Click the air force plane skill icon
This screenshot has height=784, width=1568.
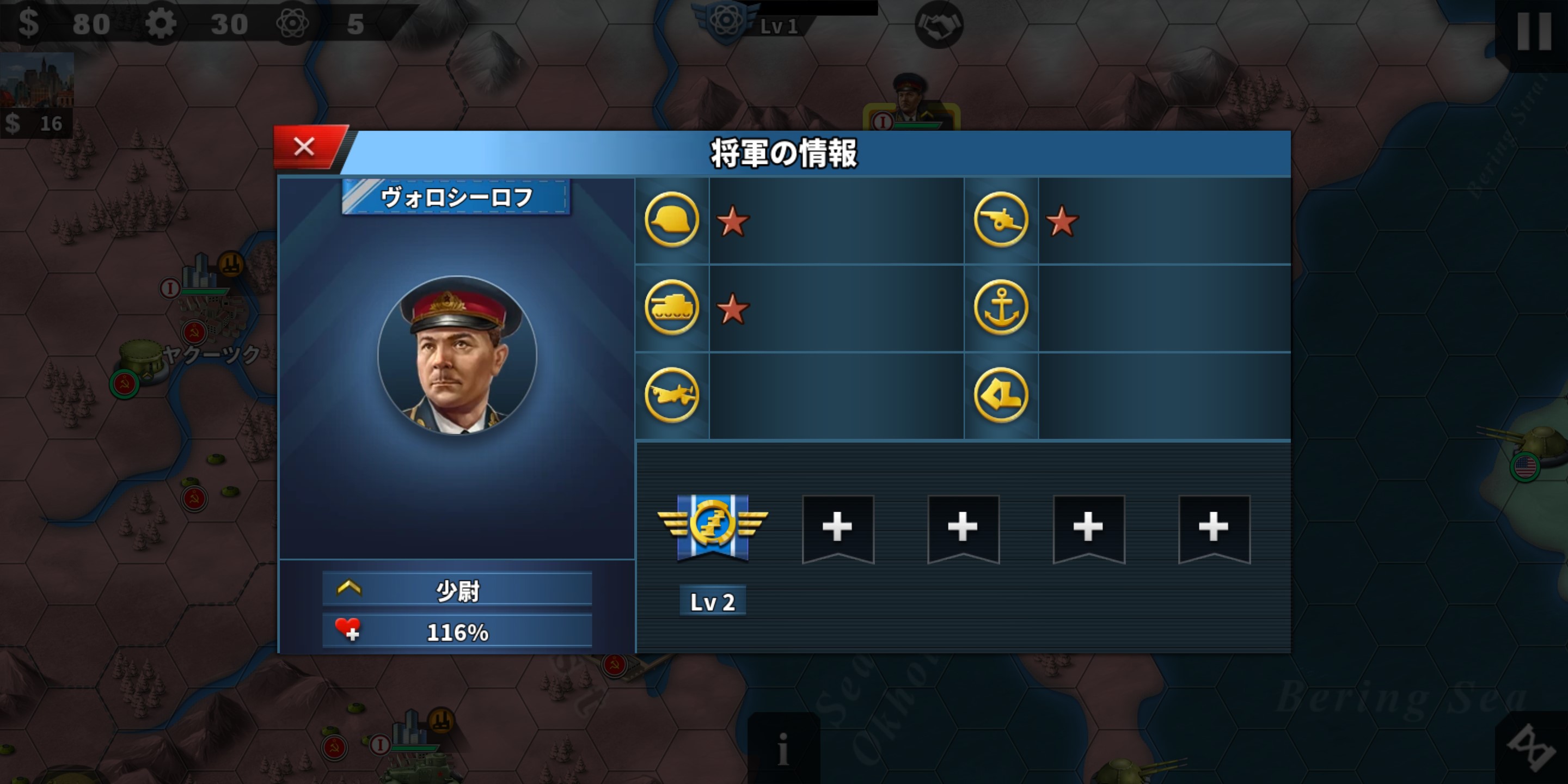click(671, 396)
